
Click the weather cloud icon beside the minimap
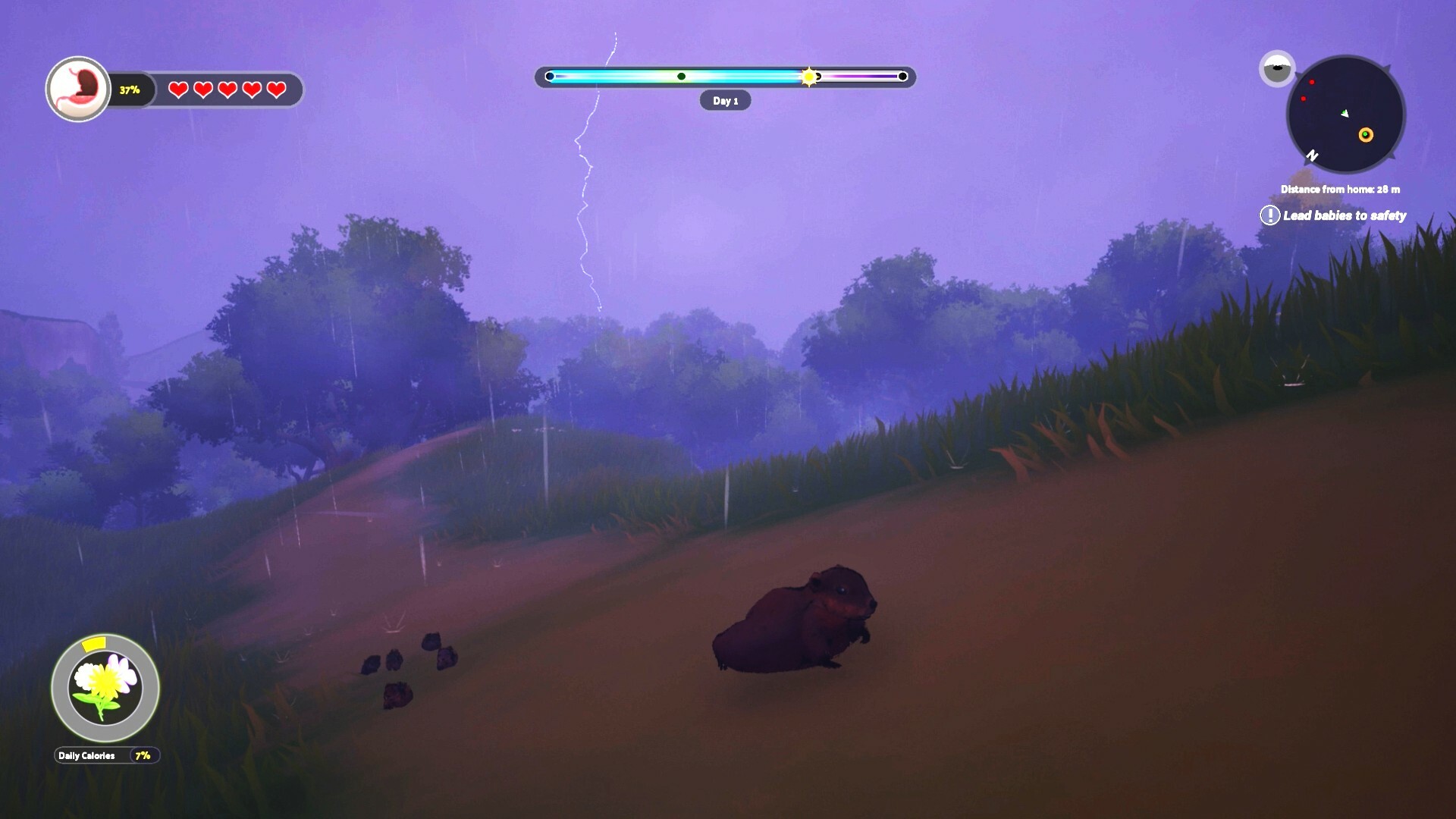tap(1278, 67)
